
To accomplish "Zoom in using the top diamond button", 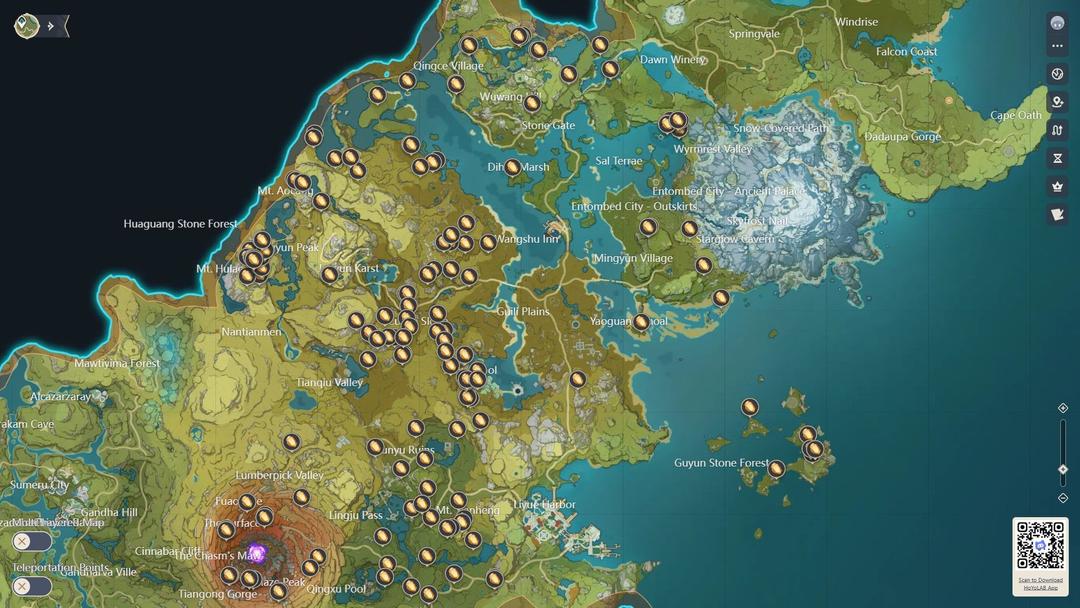I will [1063, 408].
